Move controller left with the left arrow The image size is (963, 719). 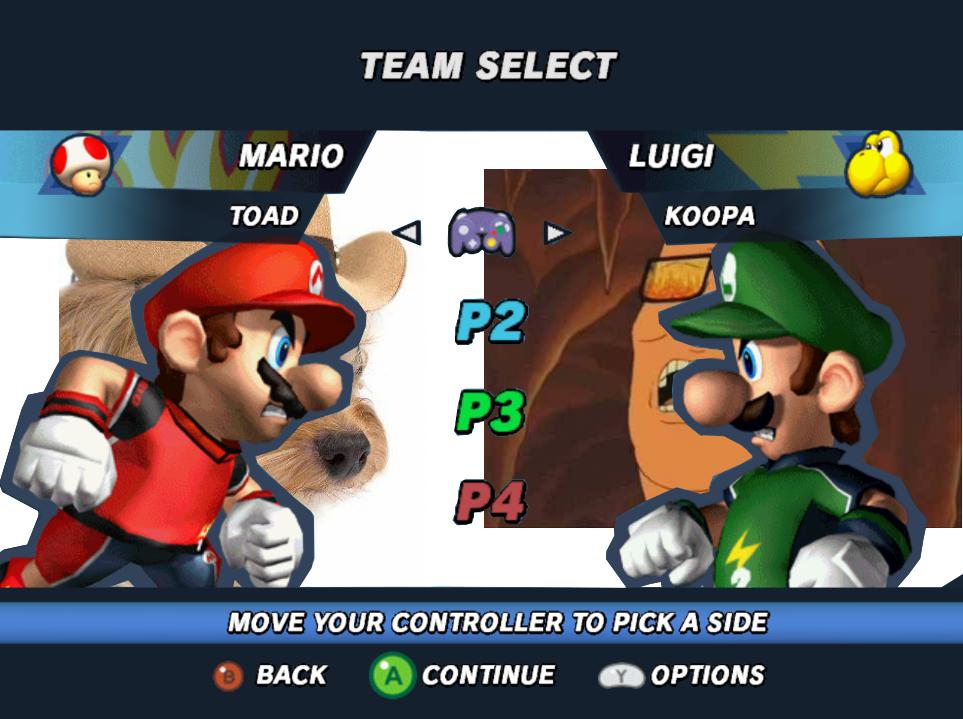(407, 233)
